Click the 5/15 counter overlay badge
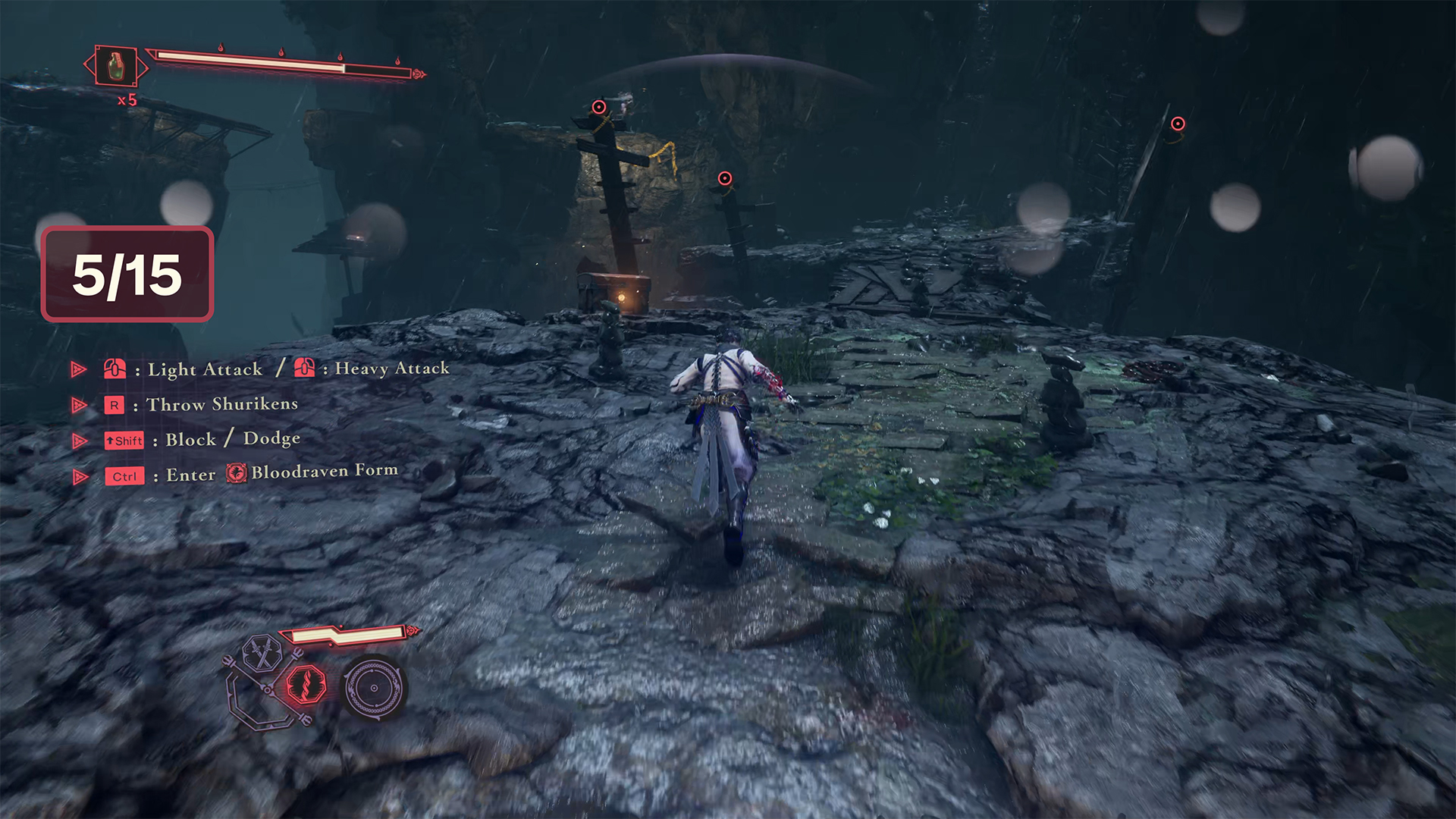Image resolution: width=1456 pixels, height=819 pixels. click(127, 275)
